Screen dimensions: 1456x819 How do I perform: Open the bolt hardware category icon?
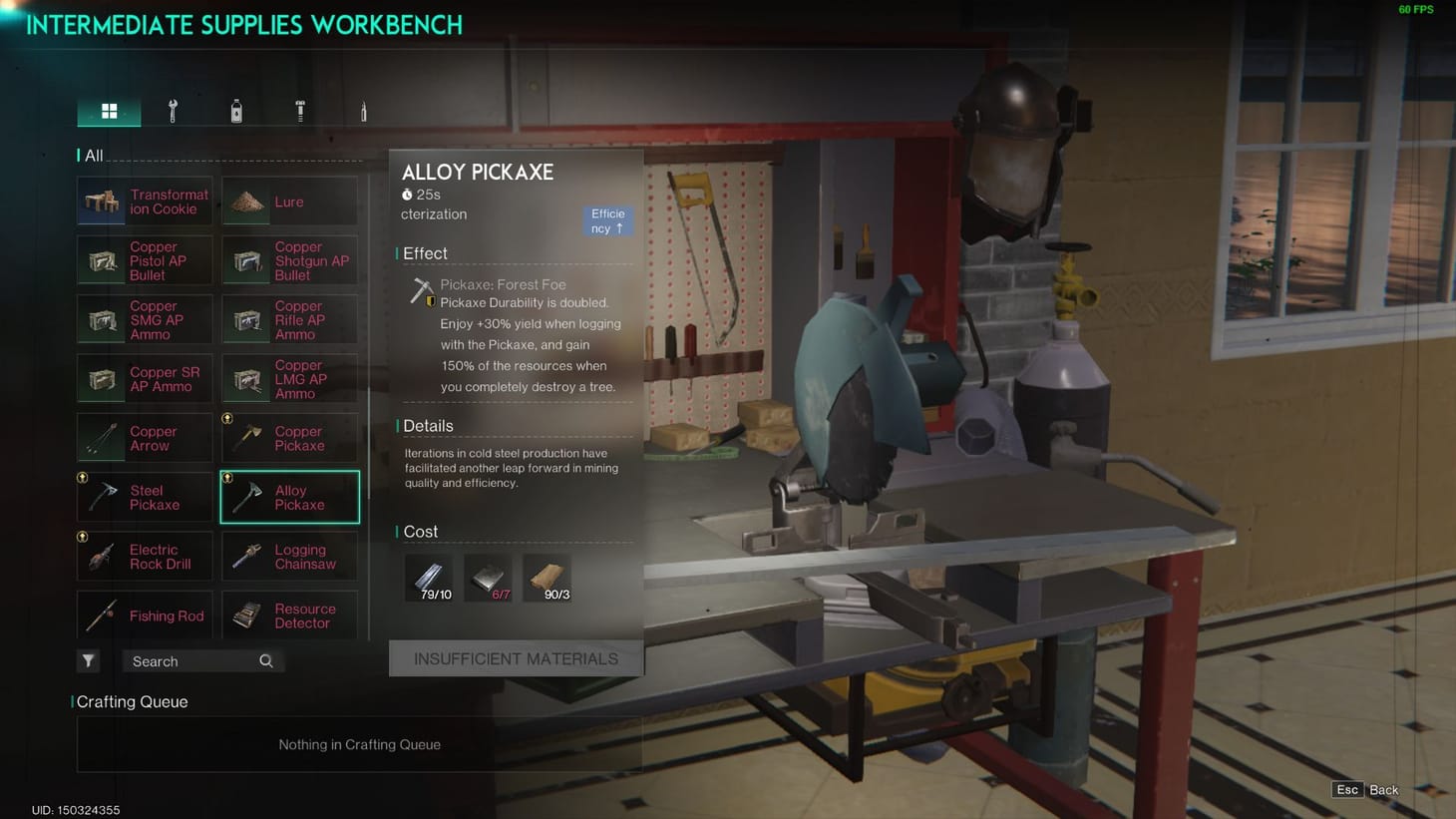(x=301, y=110)
